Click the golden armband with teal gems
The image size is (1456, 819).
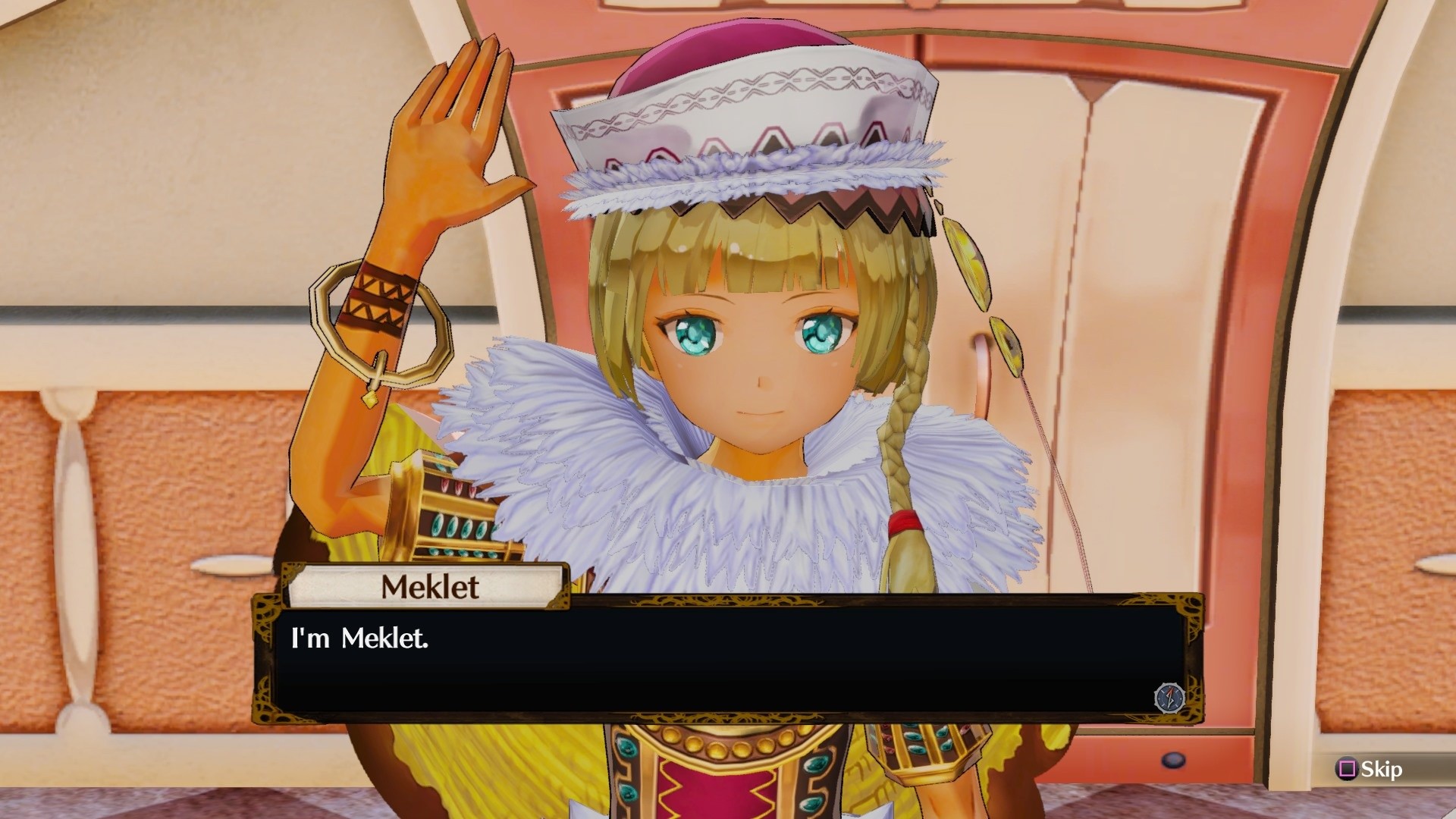click(x=455, y=516)
